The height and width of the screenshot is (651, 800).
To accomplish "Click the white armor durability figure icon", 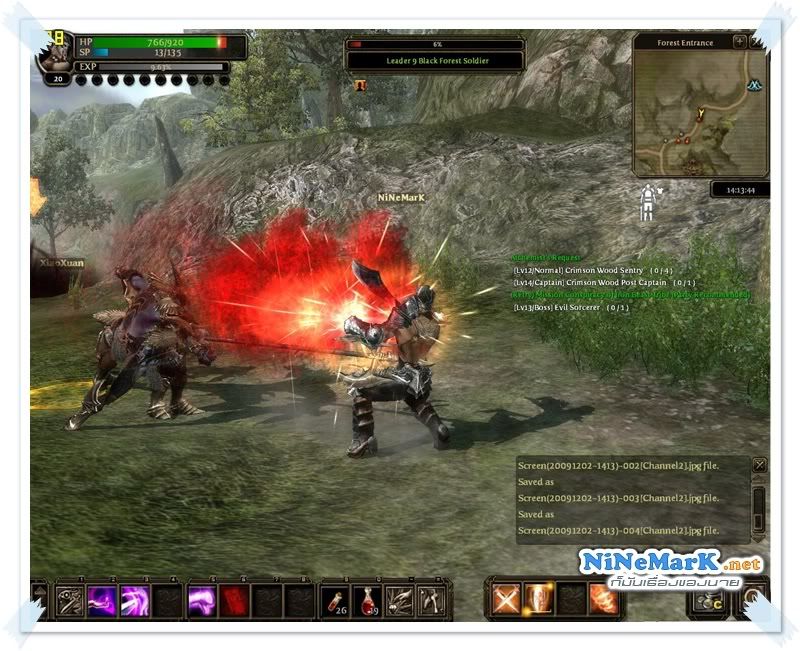I will coord(648,202).
